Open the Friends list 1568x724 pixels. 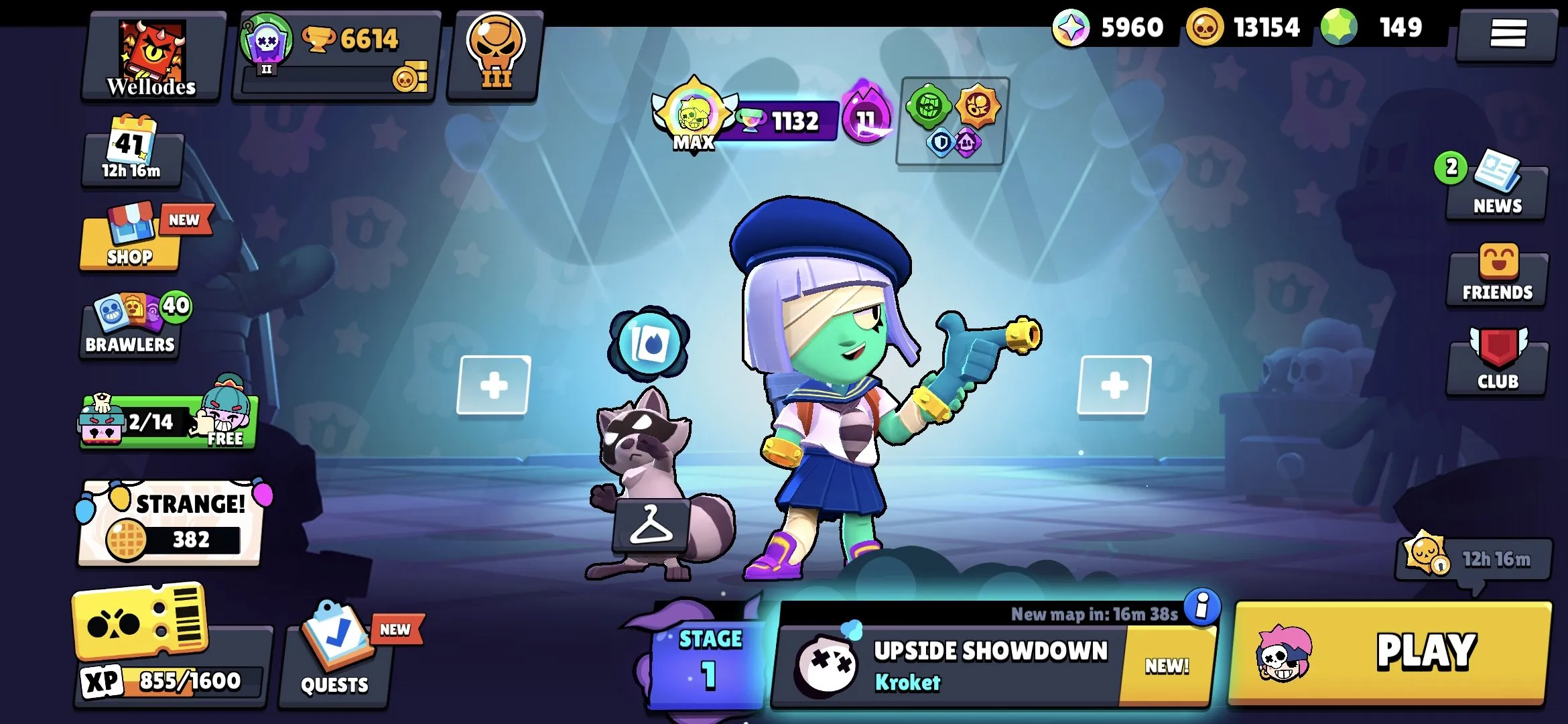click(x=1497, y=275)
